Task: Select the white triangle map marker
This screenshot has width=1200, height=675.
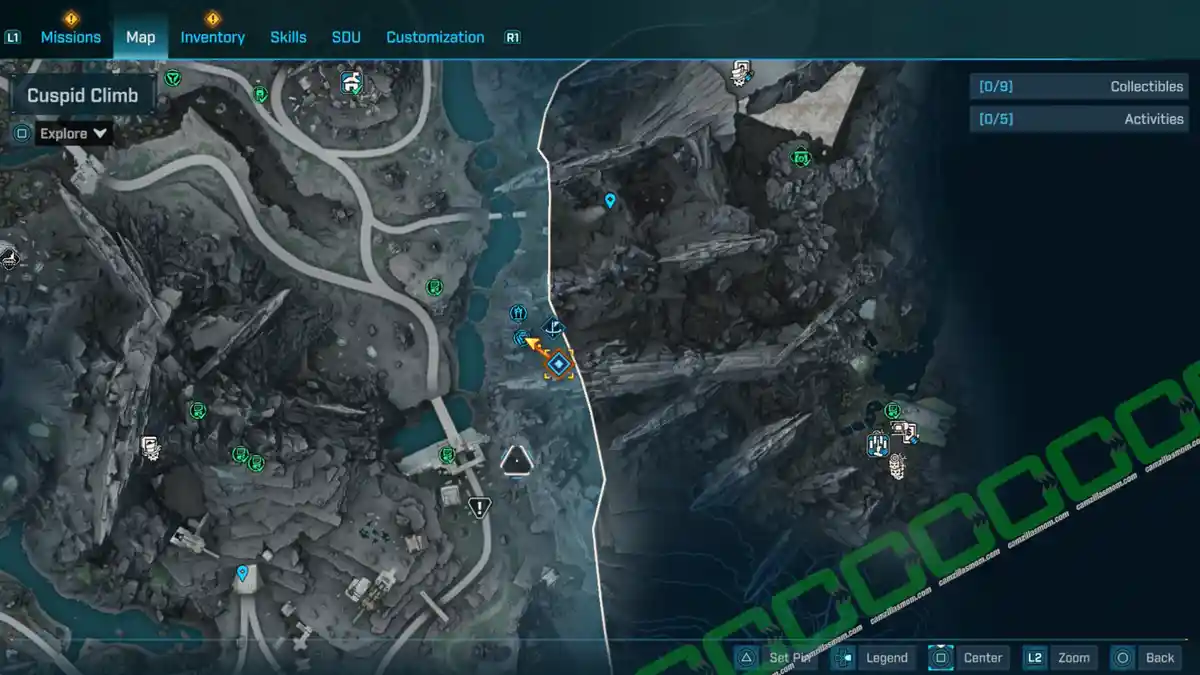Action: [x=516, y=460]
